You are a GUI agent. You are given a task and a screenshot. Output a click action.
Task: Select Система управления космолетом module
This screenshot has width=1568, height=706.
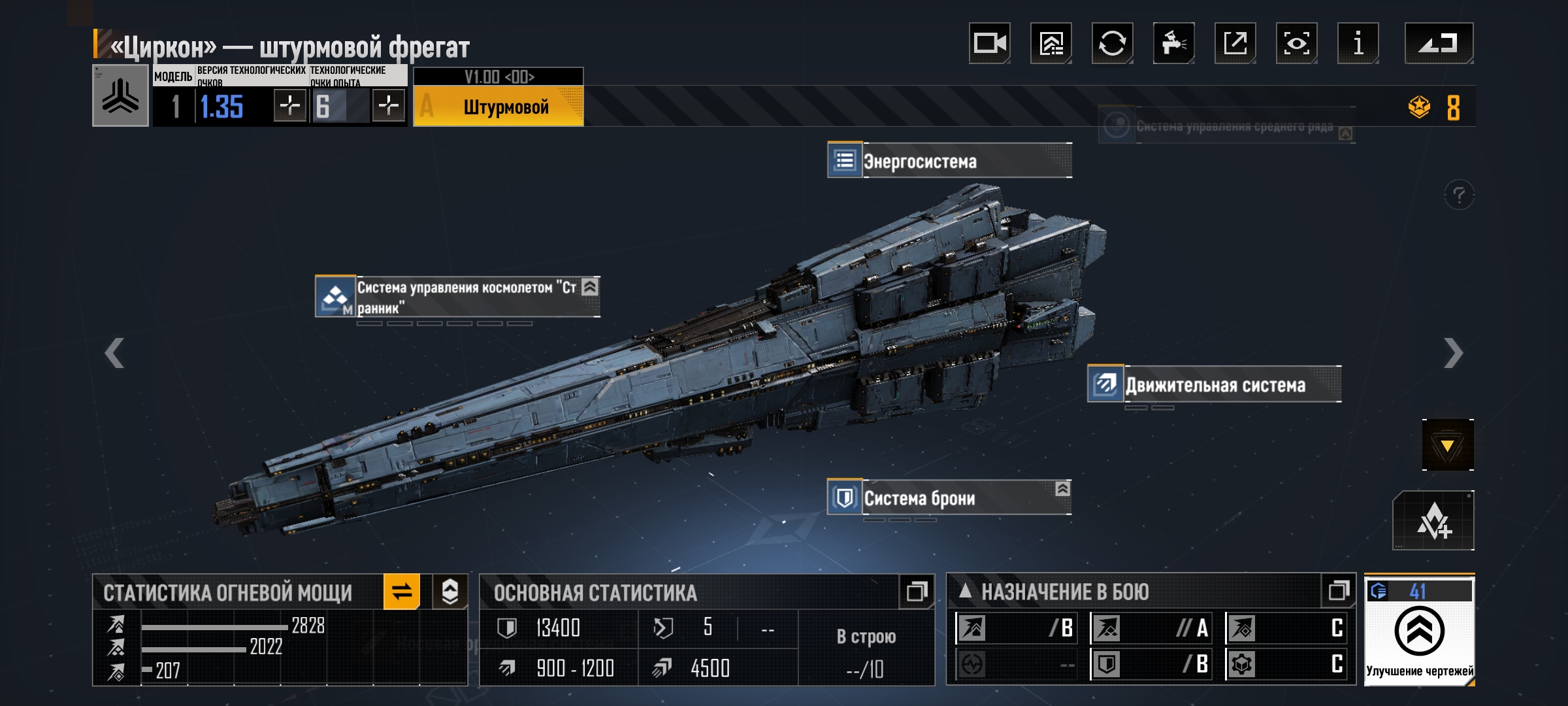pos(457,297)
